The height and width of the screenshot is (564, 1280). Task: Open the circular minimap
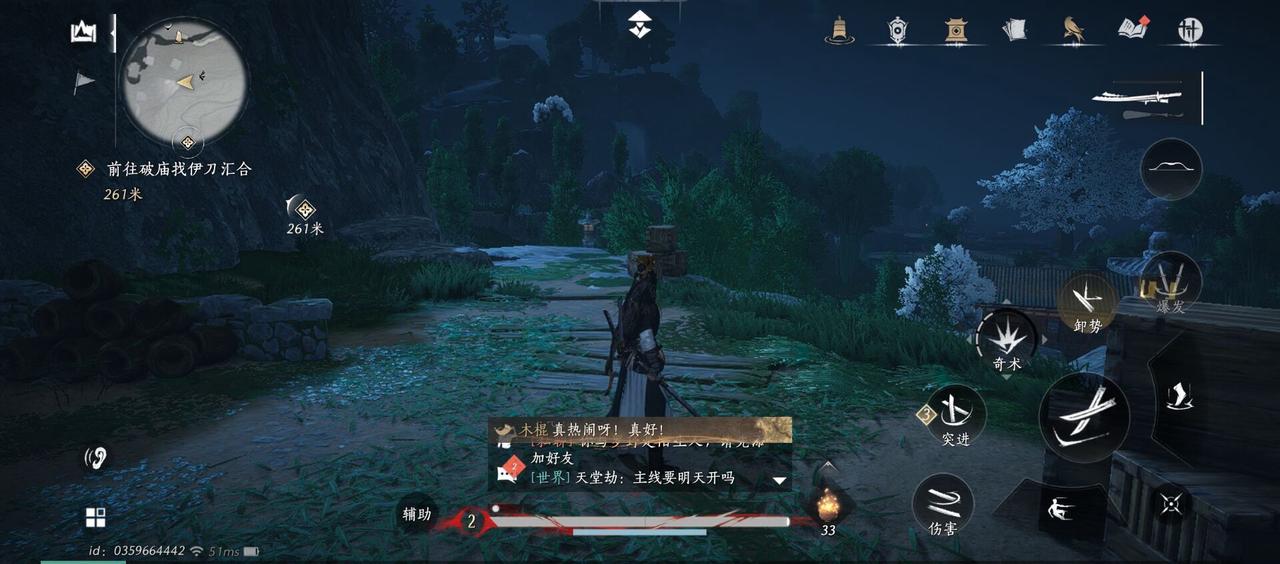tap(184, 81)
